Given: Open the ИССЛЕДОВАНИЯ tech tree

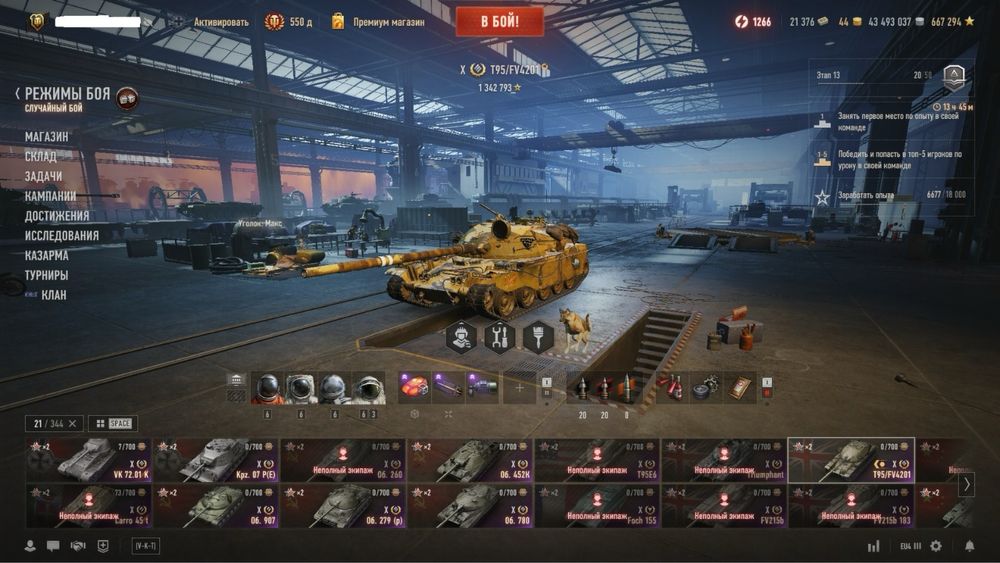Looking at the screenshot, I should pyautogui.click(x=62, y=235).
